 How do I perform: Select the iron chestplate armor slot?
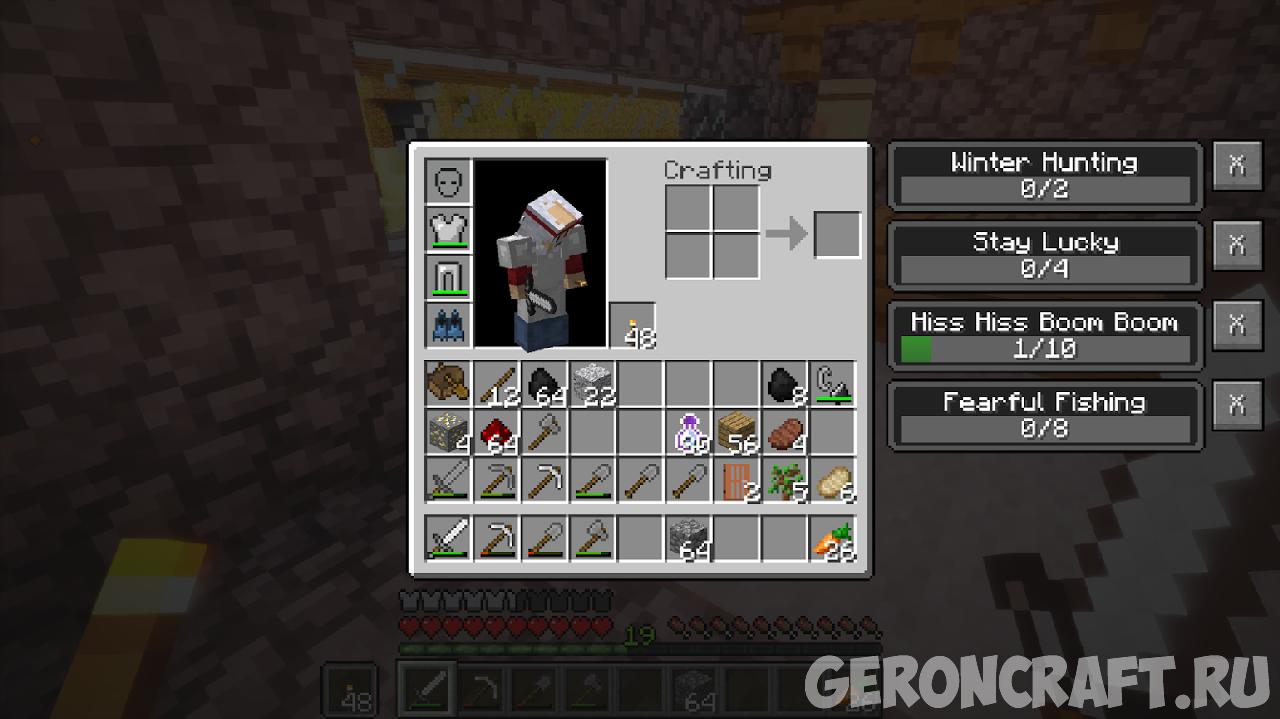pyautogui.click(x=448, y=229)
